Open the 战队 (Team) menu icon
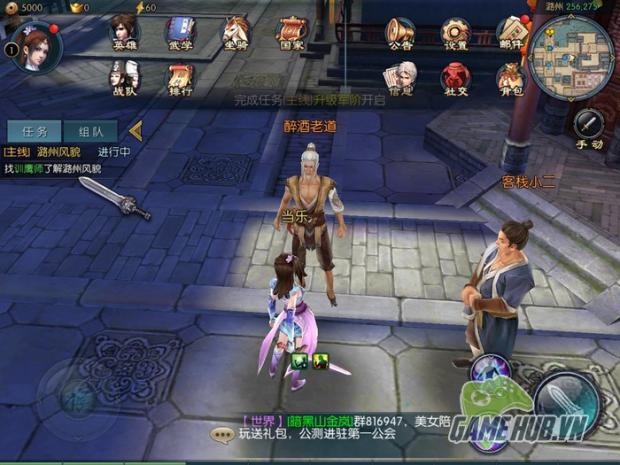 pyautogui.click(x=124, y=76)
